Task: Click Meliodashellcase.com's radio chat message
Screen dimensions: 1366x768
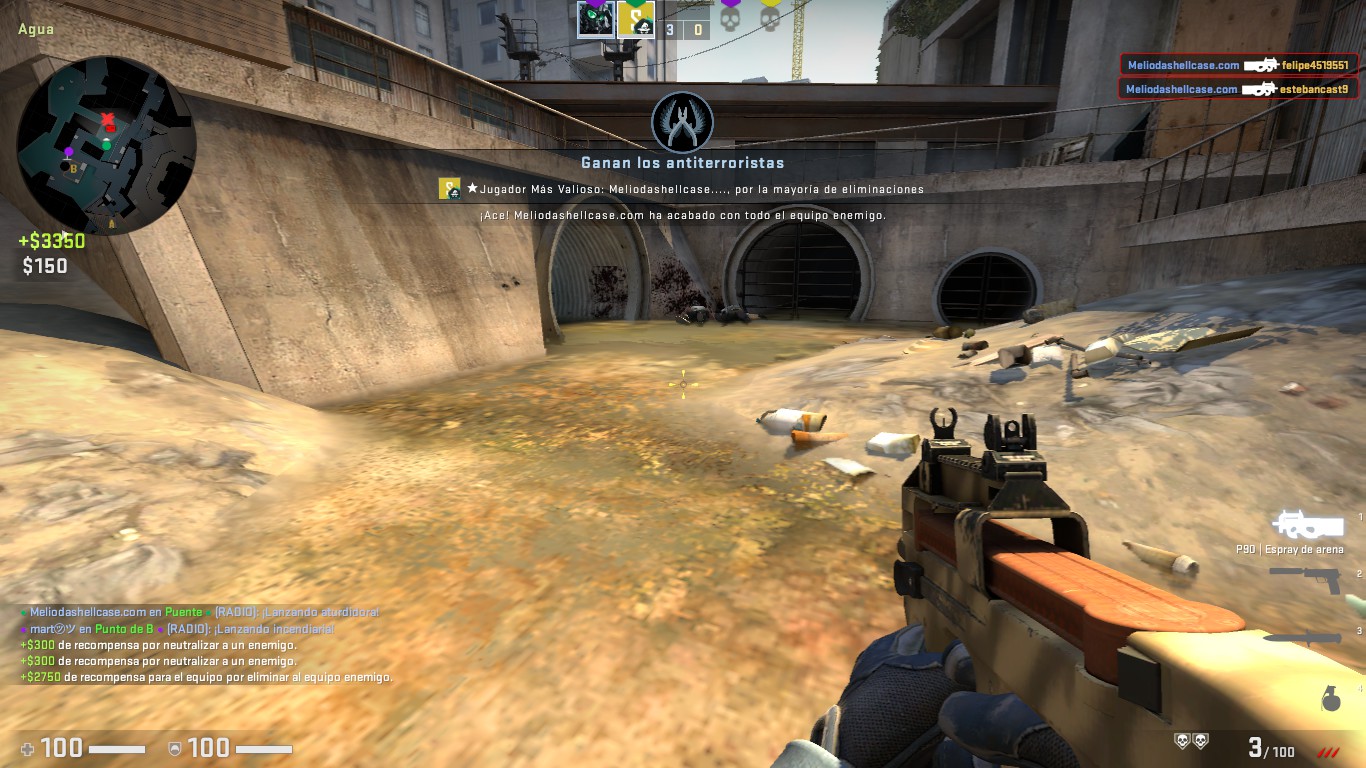Action: (200, 612)
